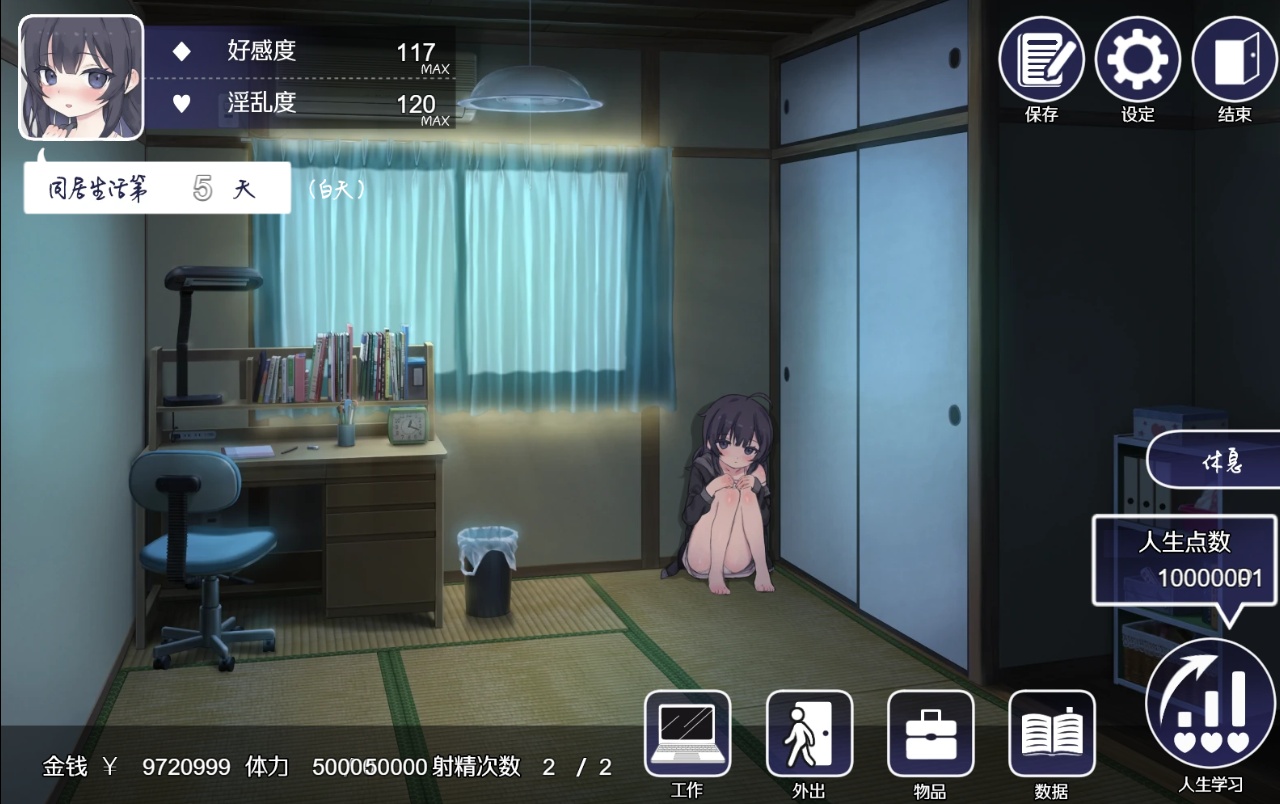1280x804 pixels.
Task: Open the 设定 gear settings
Action: click(1138, 61)
